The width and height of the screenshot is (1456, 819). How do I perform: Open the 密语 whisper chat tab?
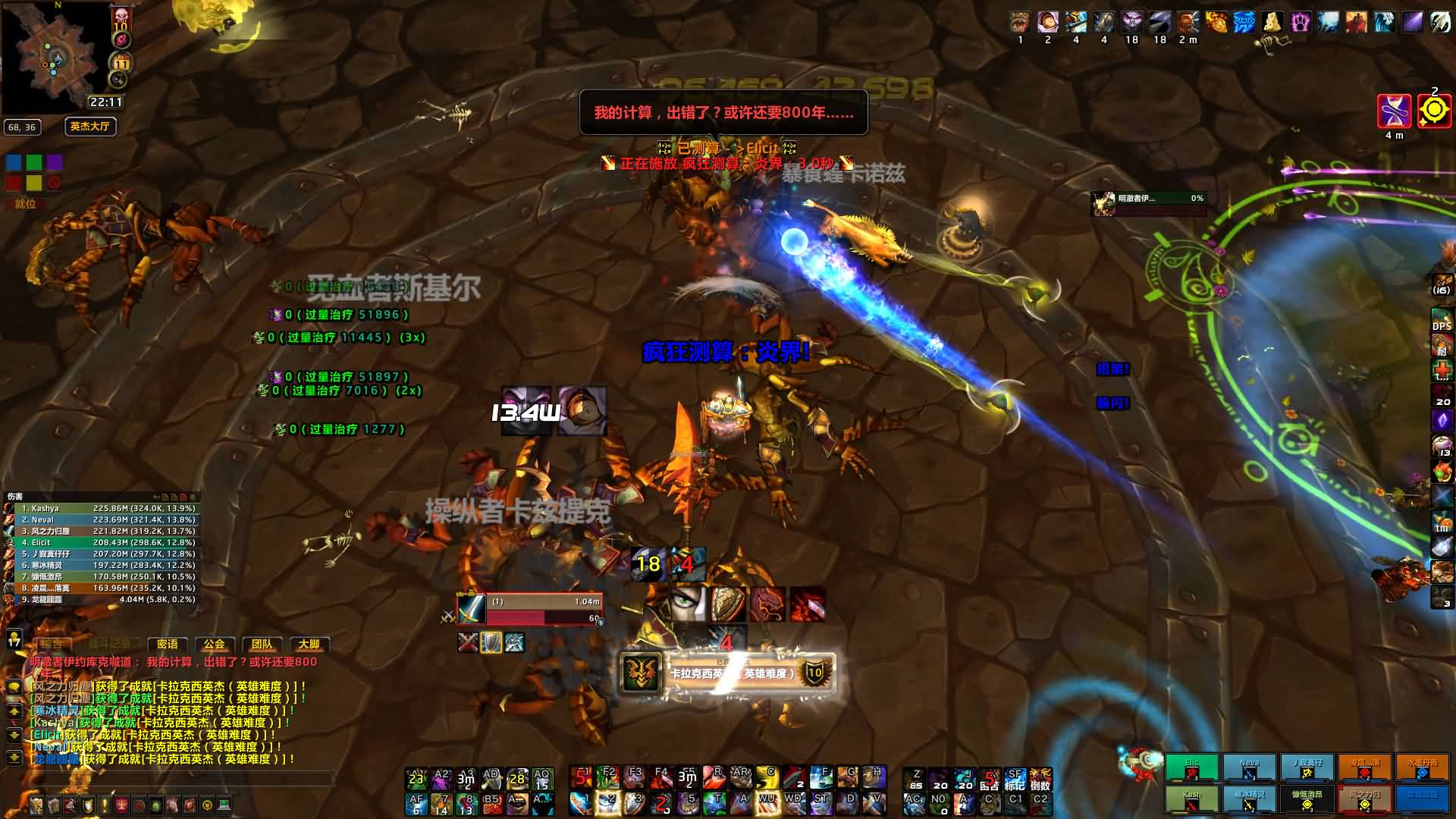167,644
